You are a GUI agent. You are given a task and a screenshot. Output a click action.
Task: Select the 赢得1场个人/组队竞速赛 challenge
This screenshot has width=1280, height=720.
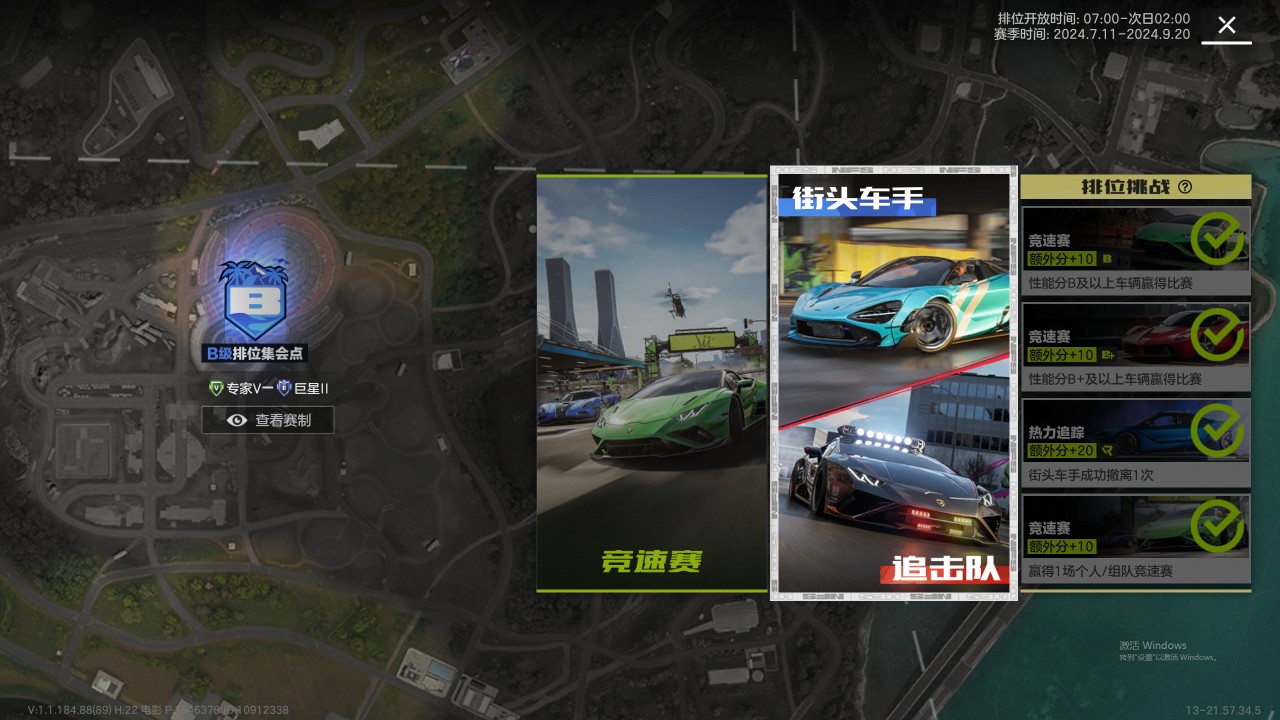(1136, 538)
